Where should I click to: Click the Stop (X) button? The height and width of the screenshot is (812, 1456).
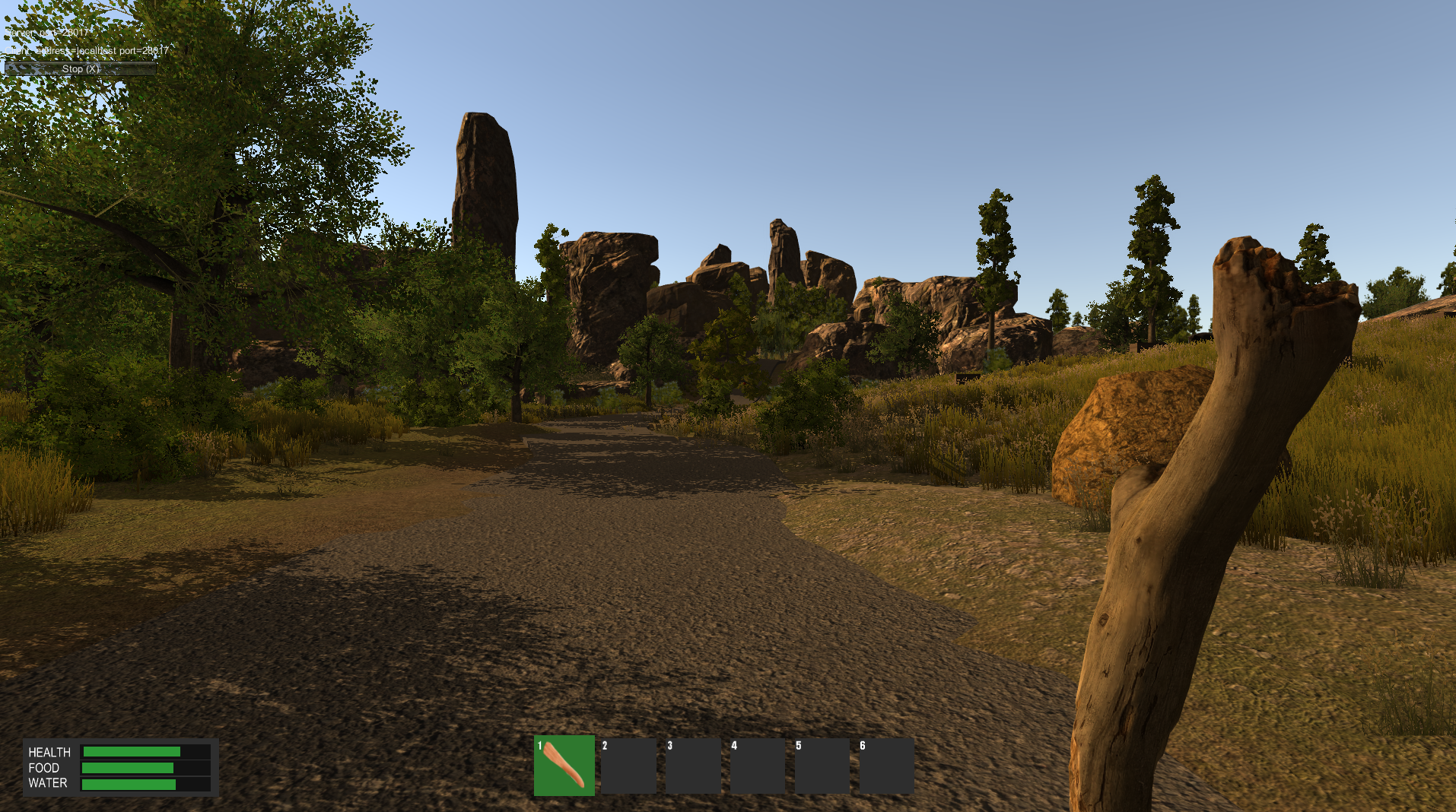[x=81, y=68]
